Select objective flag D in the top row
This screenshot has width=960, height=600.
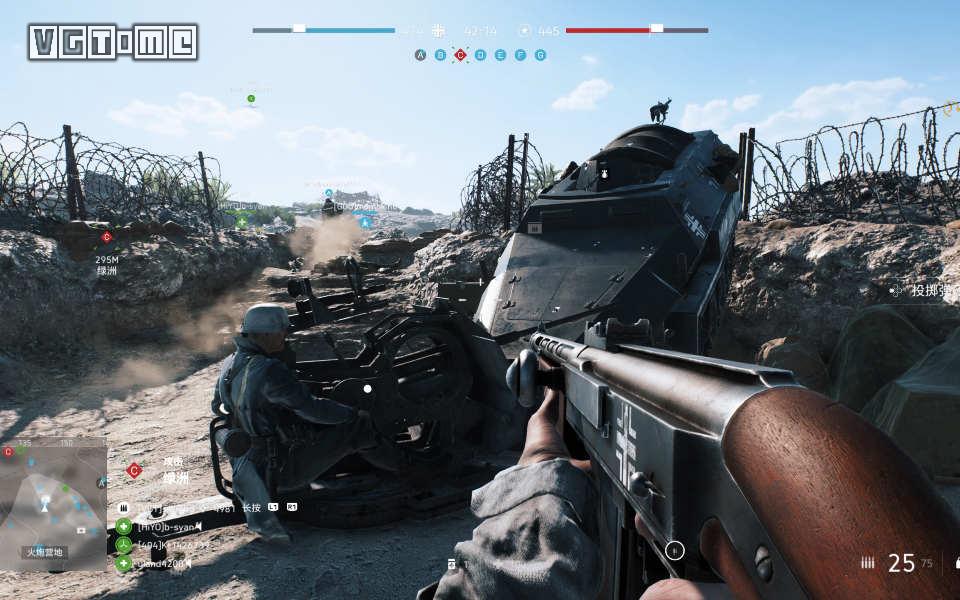coord(481,55)
